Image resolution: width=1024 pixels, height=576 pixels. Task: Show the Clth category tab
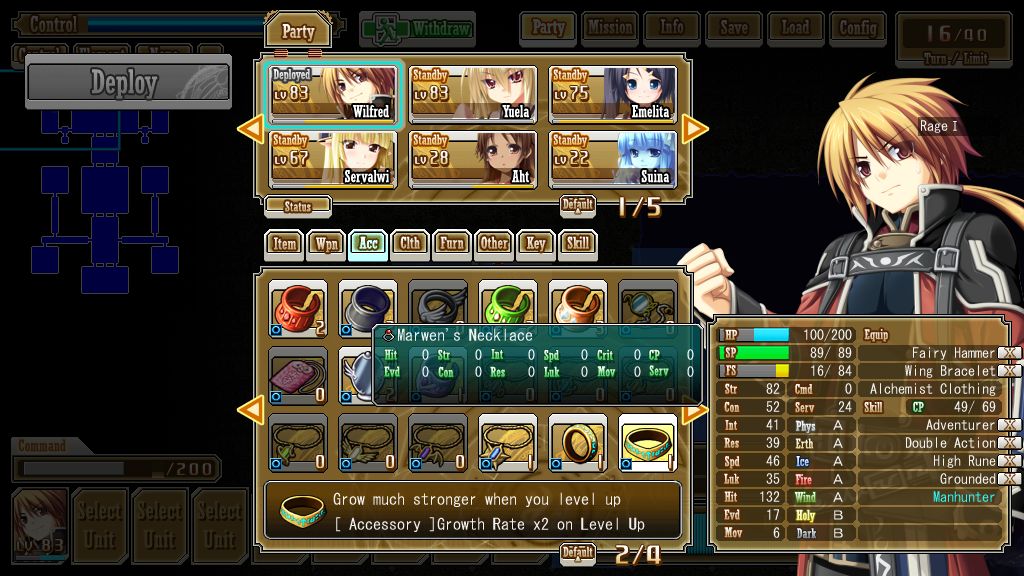click(x=410, y=243)
